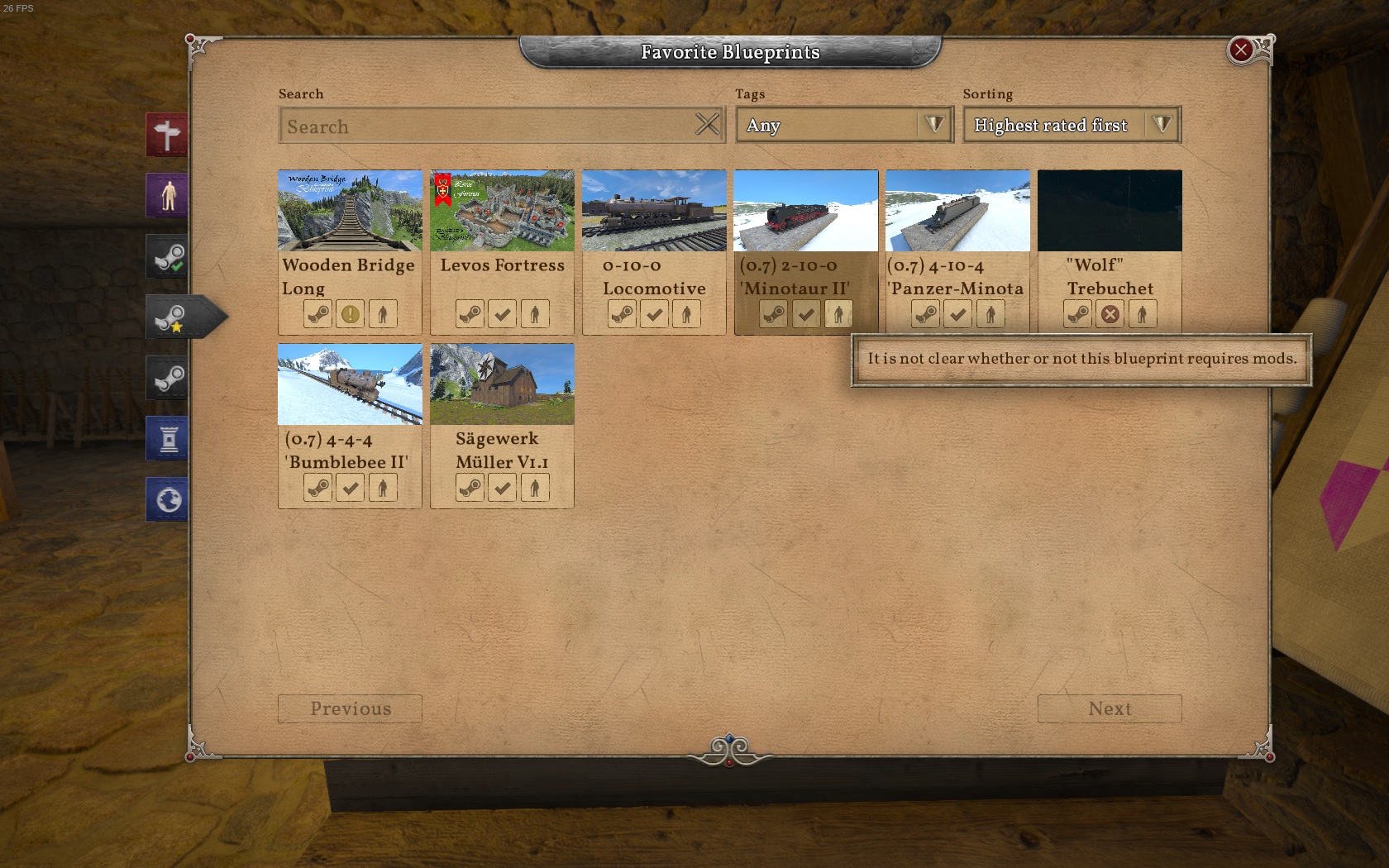The height and width of the screenshot is (868, 1389).
Task: Clear the search with the X icon
Action: pos(707,125)
